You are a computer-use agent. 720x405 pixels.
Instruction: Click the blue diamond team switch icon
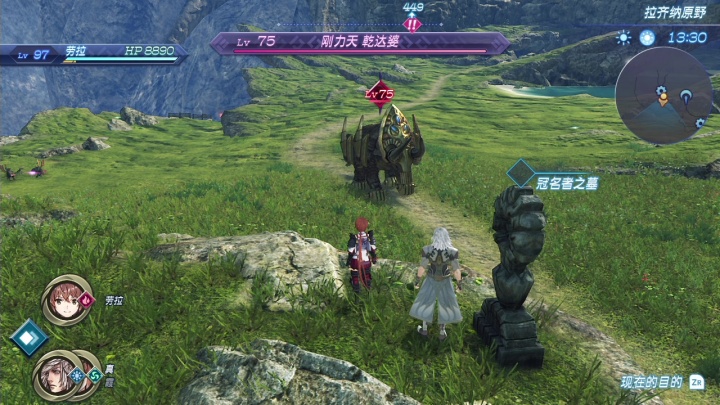27,337
